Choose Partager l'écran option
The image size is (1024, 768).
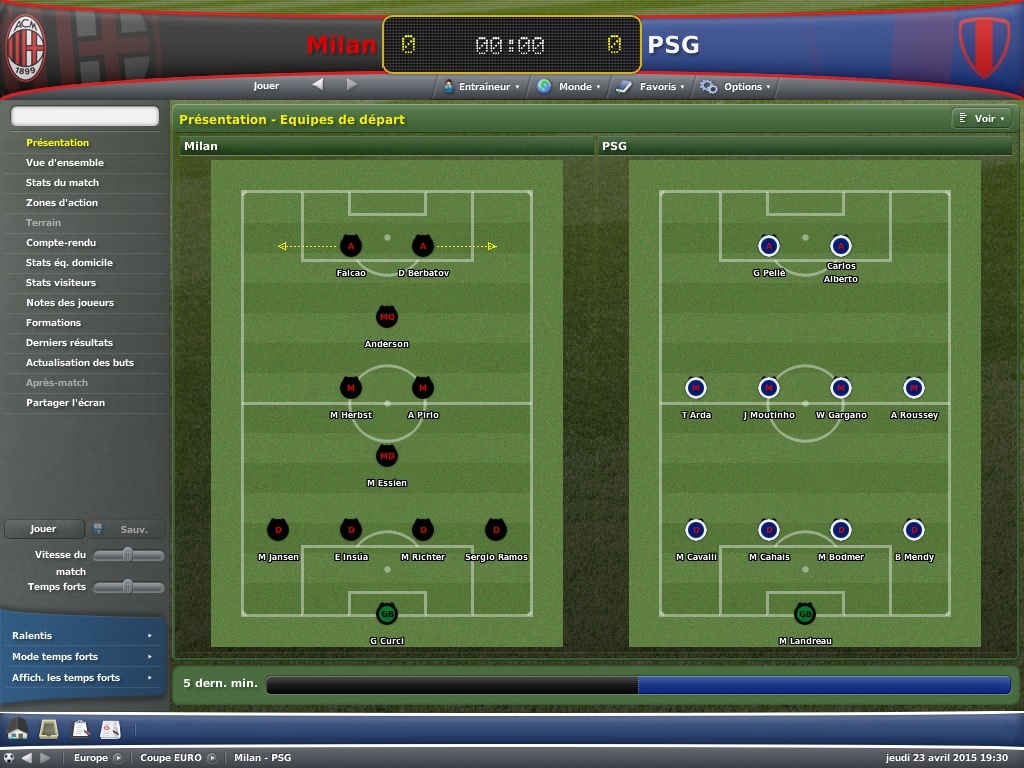click(x=65, y=403)
